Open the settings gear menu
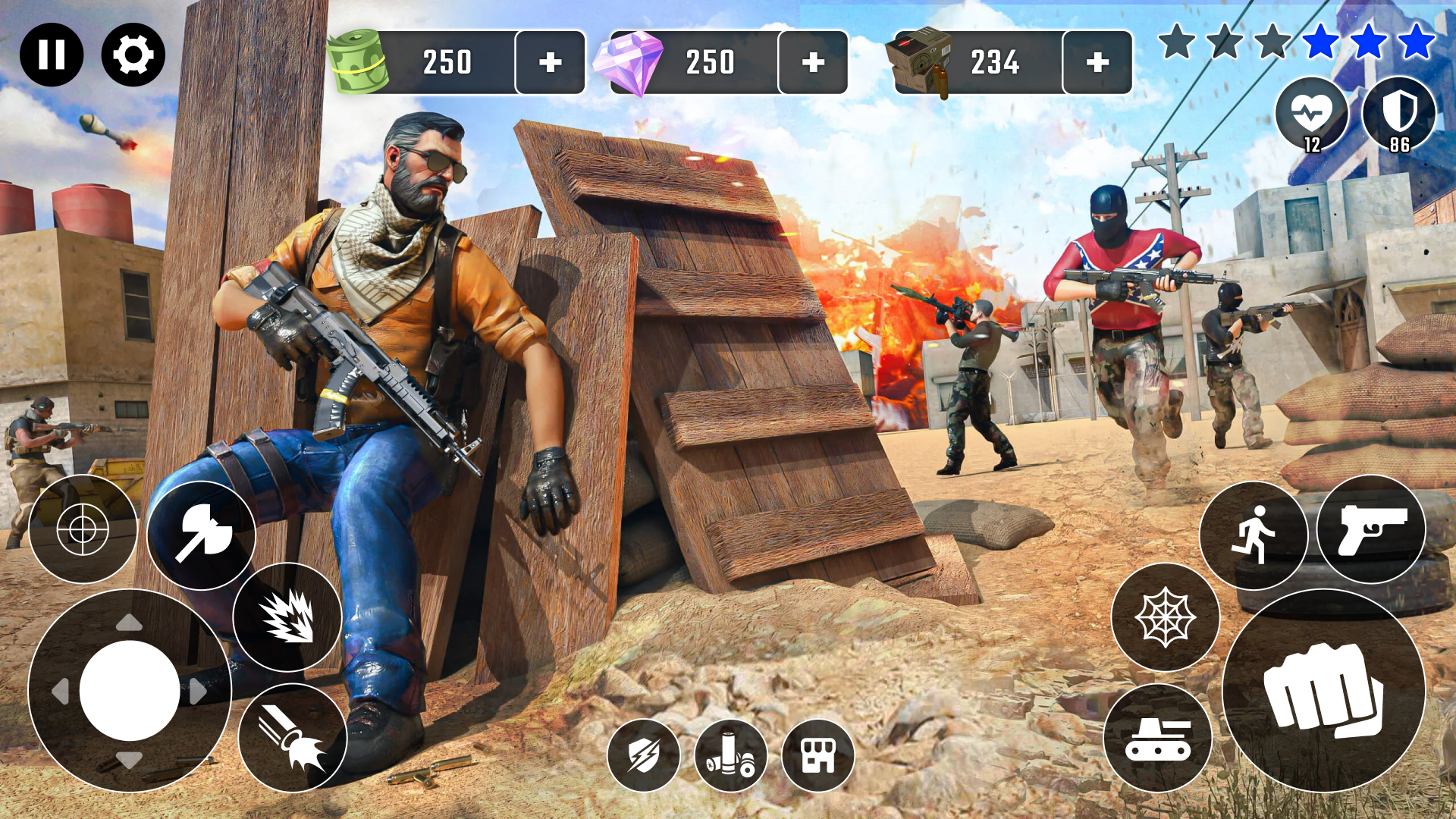 [x=133, y=55]
